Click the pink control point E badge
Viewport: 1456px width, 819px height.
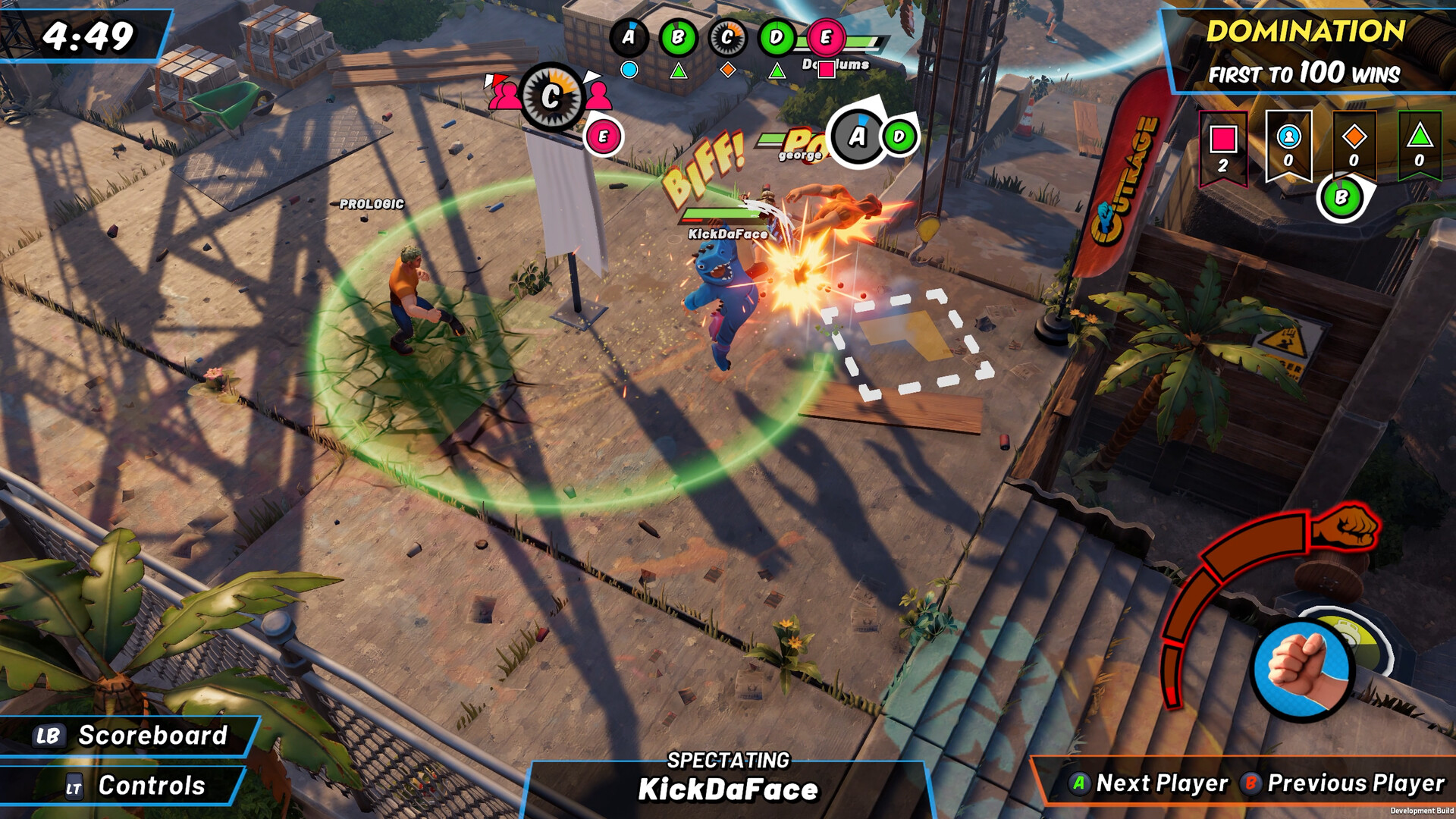825,36
